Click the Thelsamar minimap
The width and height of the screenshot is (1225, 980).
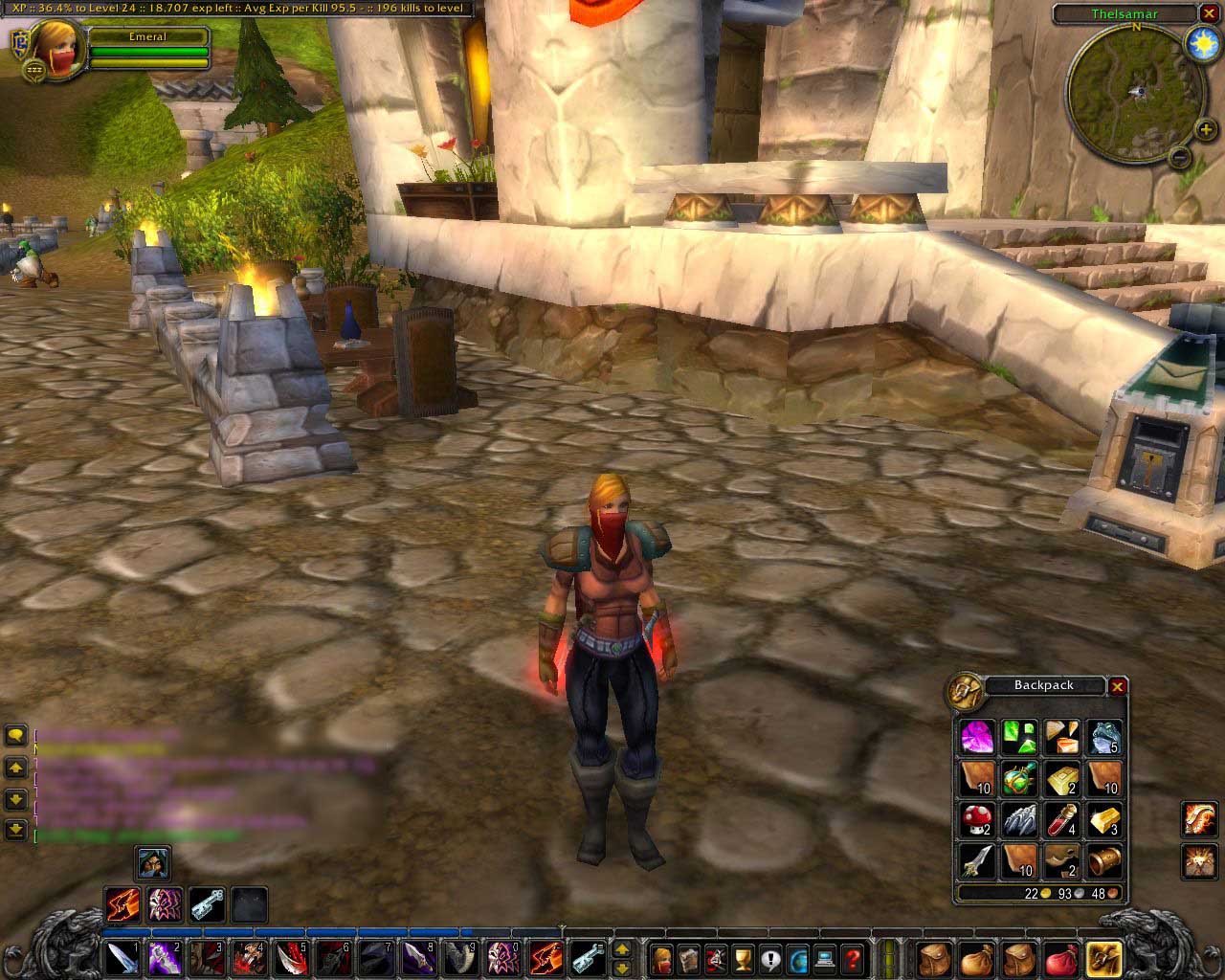1136,91
